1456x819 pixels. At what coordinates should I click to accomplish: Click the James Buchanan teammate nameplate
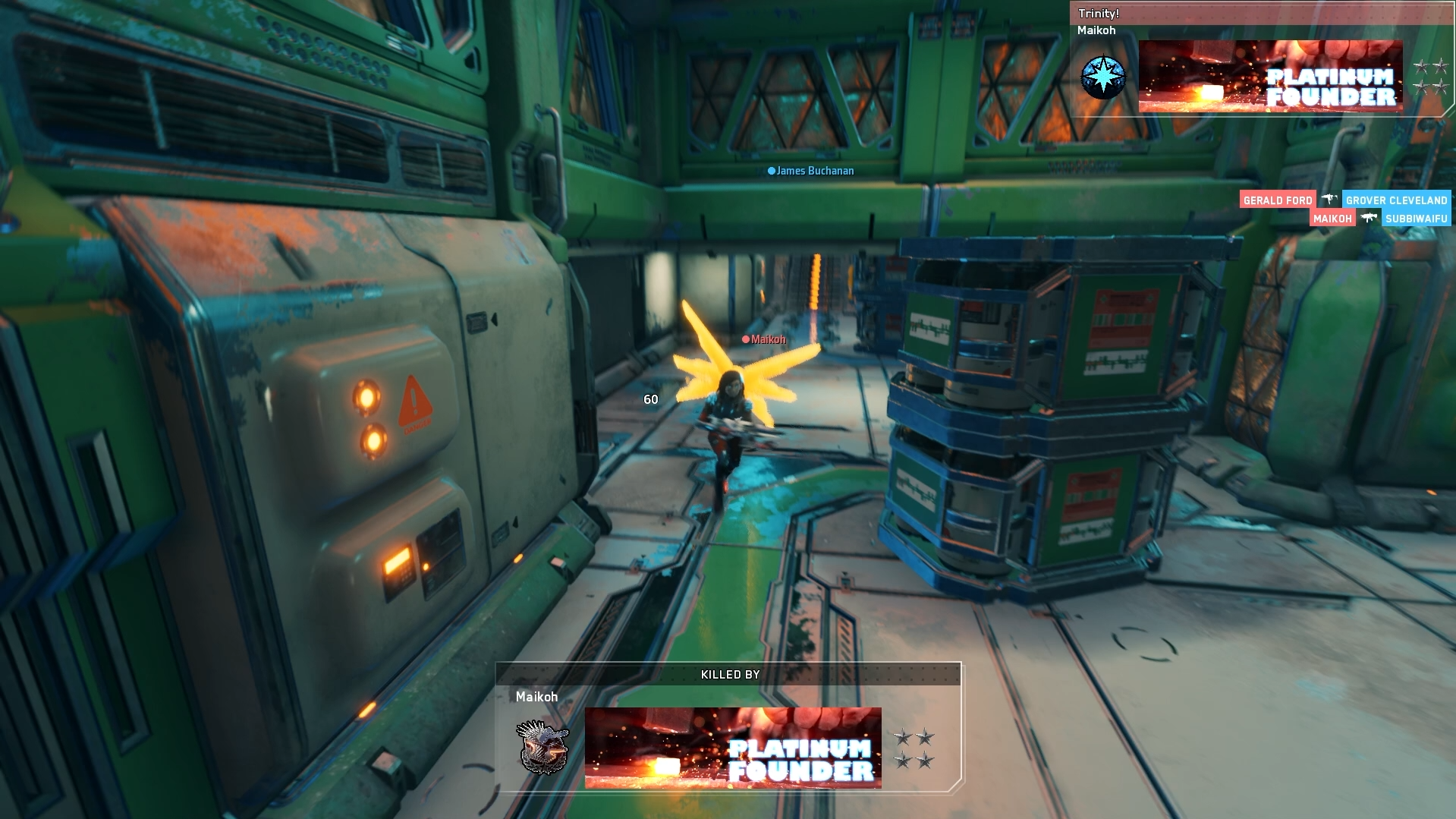click(x=811, y=171)
